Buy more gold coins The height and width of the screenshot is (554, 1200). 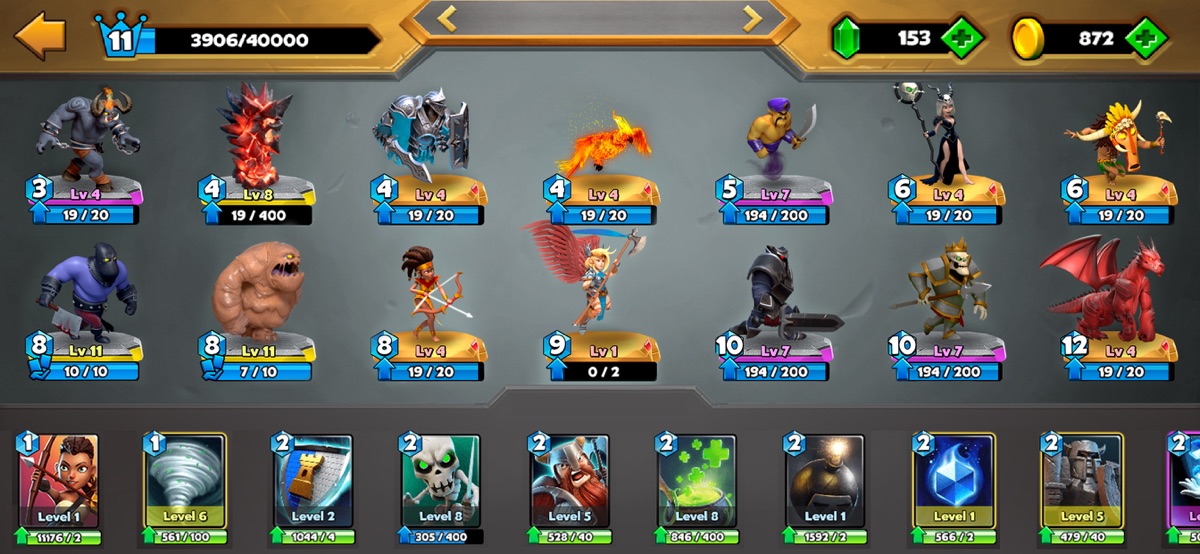[x=1146, y=39]
